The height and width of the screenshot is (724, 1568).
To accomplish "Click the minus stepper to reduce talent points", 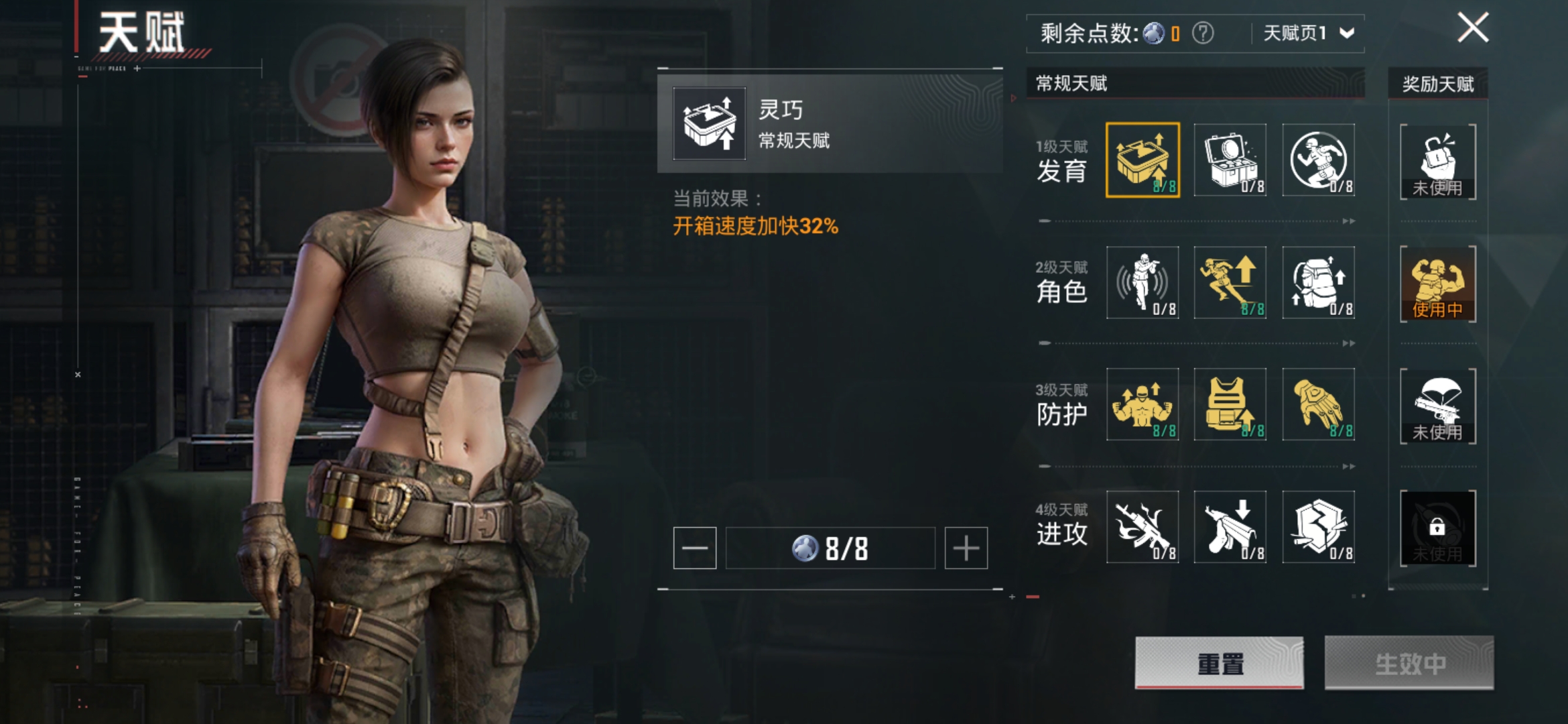I will click(695, 547).
